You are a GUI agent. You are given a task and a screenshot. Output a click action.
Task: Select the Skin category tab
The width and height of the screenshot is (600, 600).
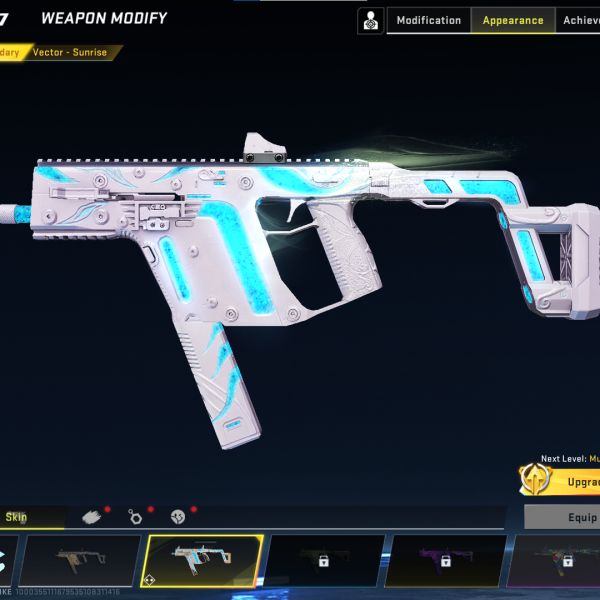pyautogui.click(x=18, y=517)
